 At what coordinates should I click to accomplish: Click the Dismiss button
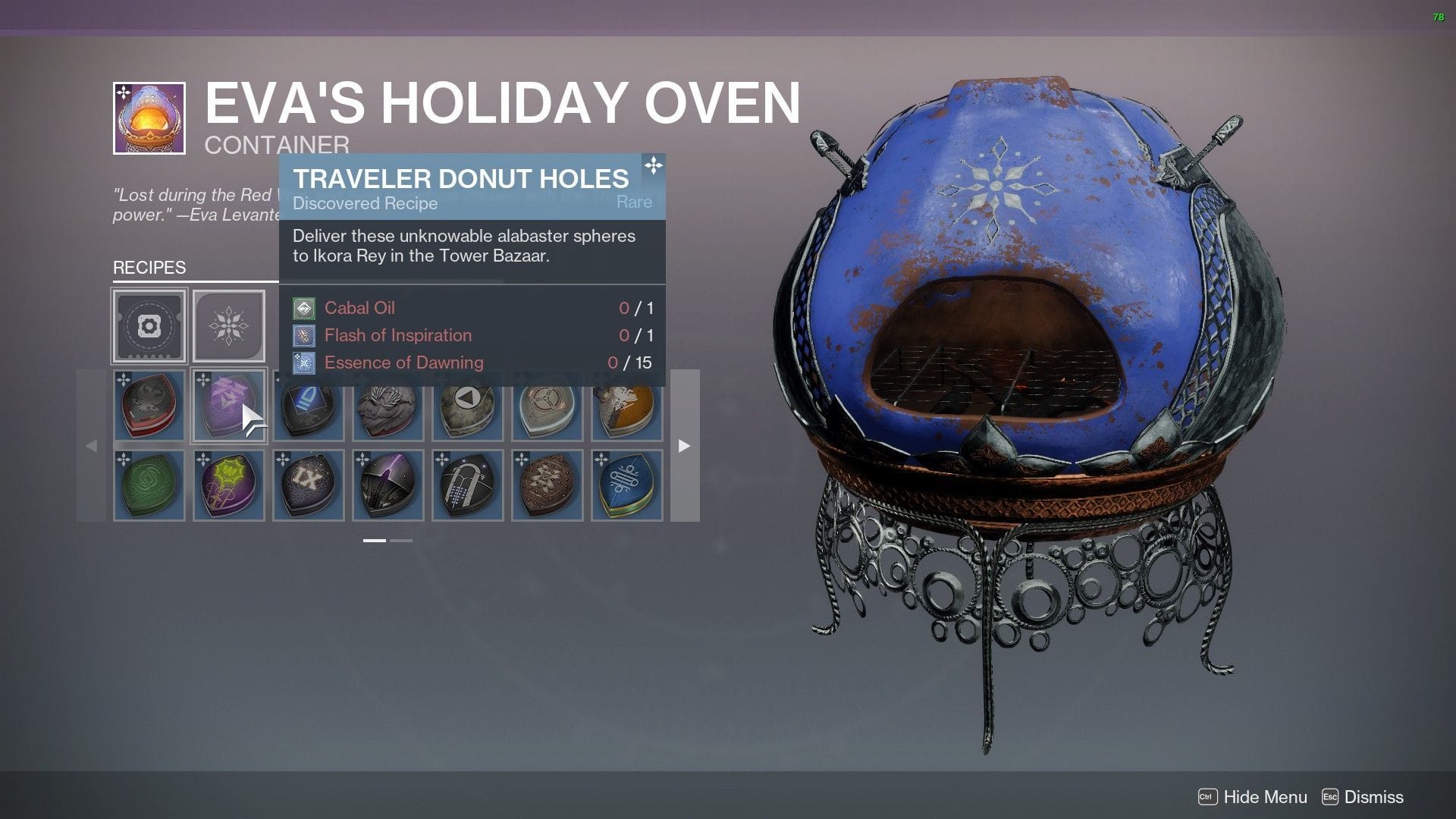[1373, 797]
